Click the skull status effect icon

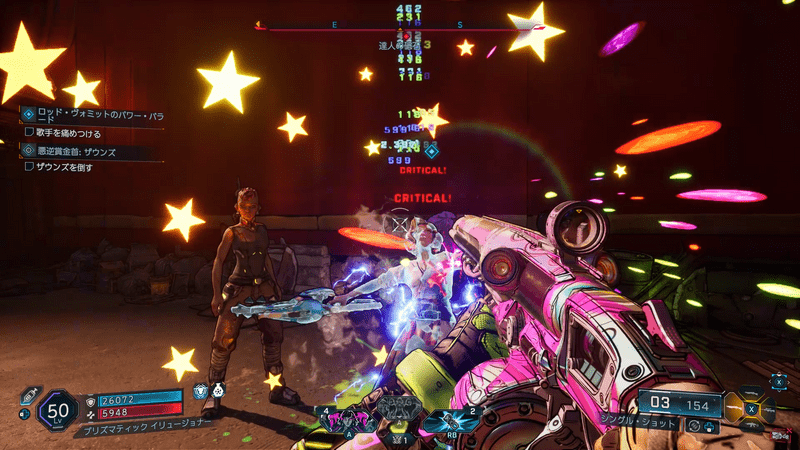[201, 392]
